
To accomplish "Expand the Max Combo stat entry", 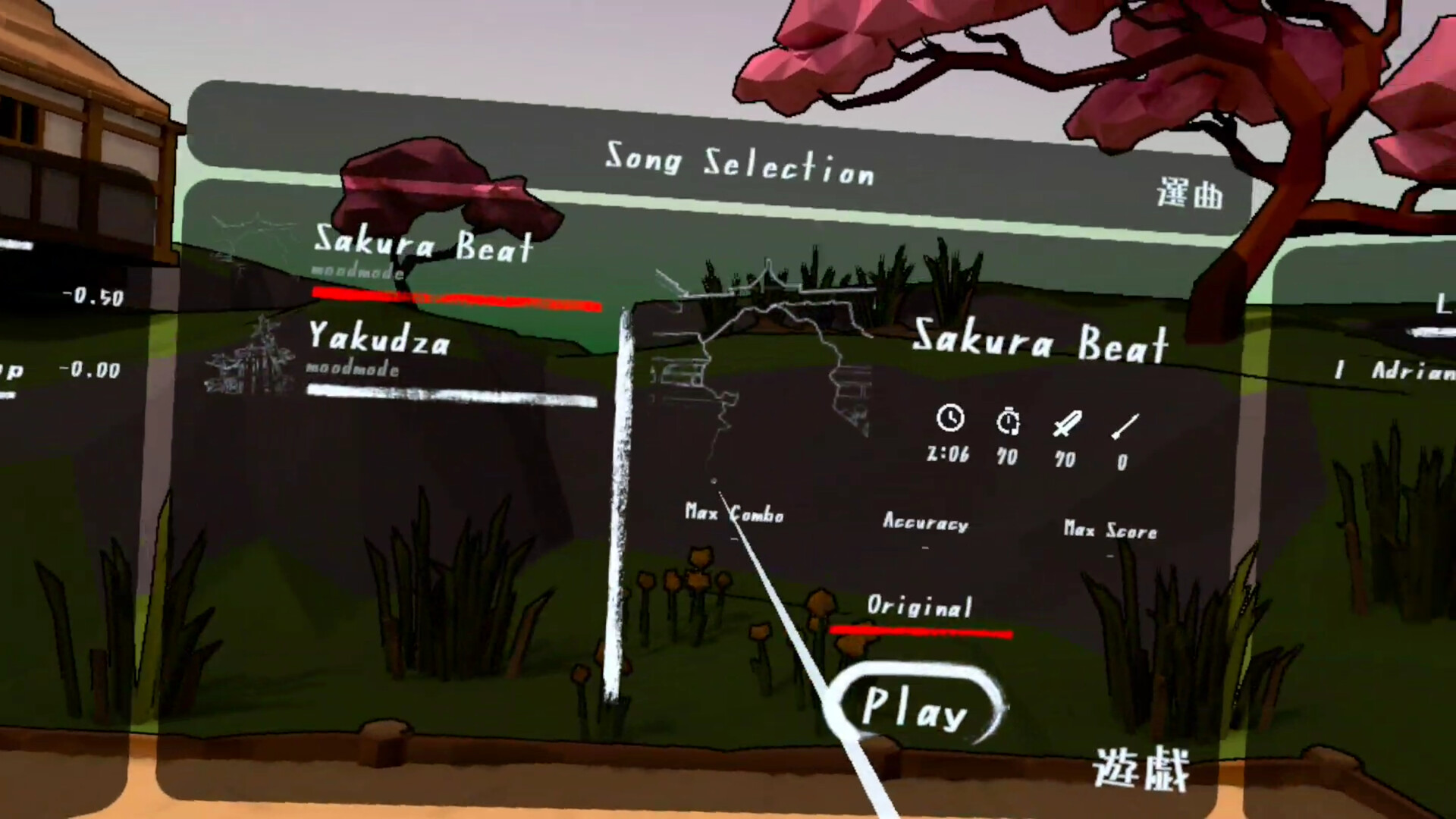I will (x=734, y=515).
